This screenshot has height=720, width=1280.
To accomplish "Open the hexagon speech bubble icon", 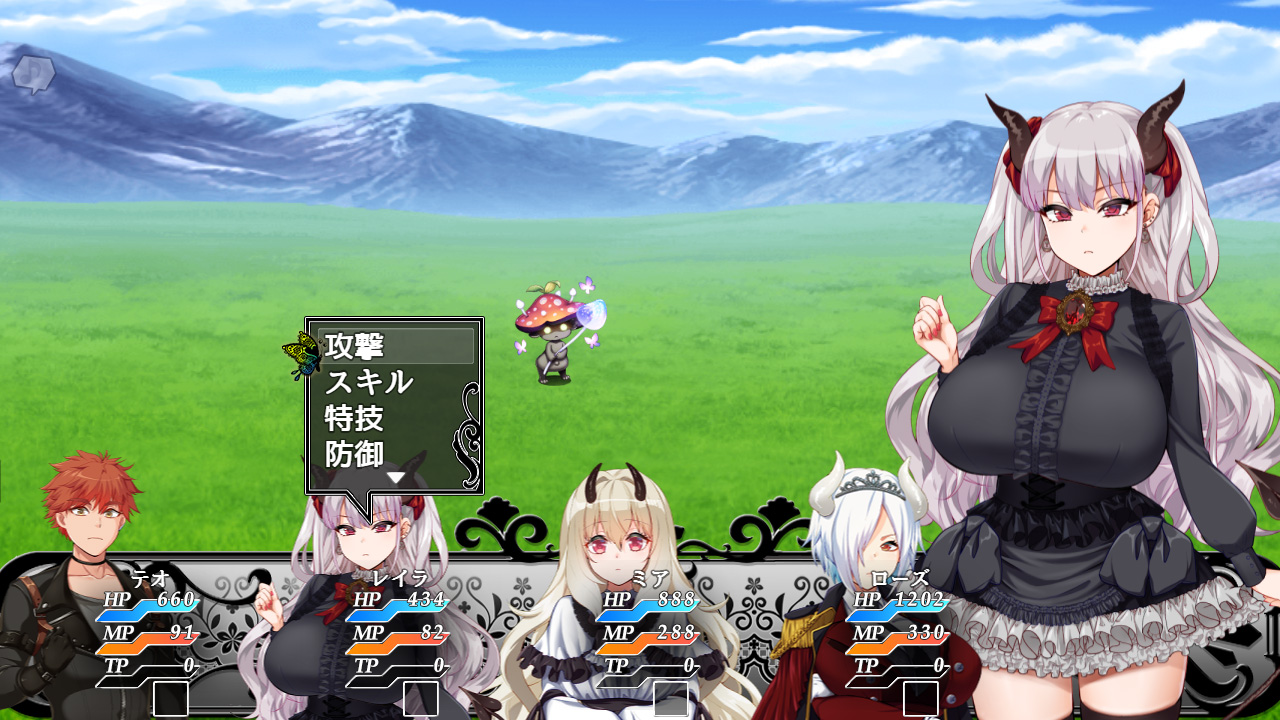I will (33, 74).
